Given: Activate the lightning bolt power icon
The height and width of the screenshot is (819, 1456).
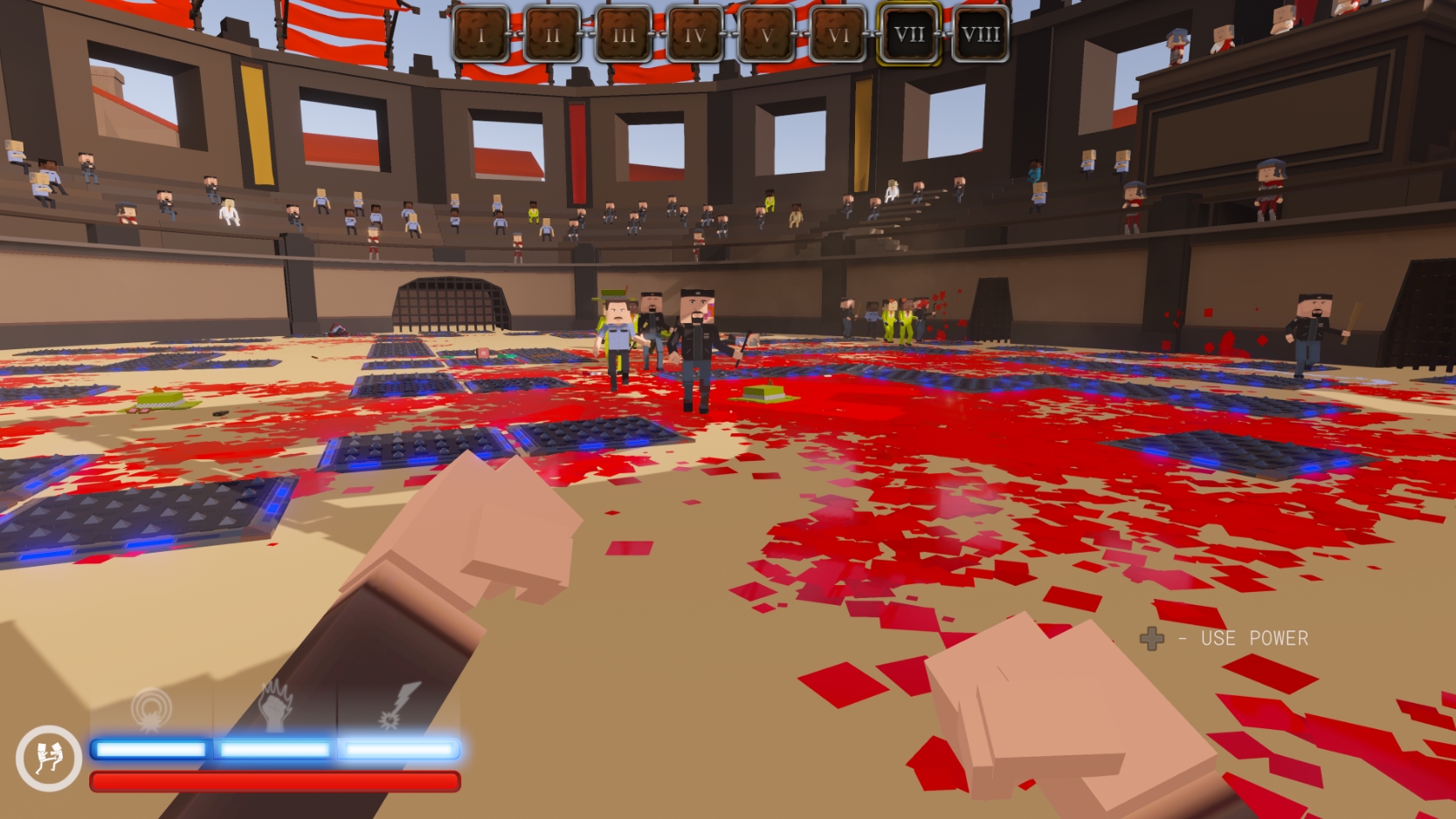Looking at the screenshot, I should (400, 705).
